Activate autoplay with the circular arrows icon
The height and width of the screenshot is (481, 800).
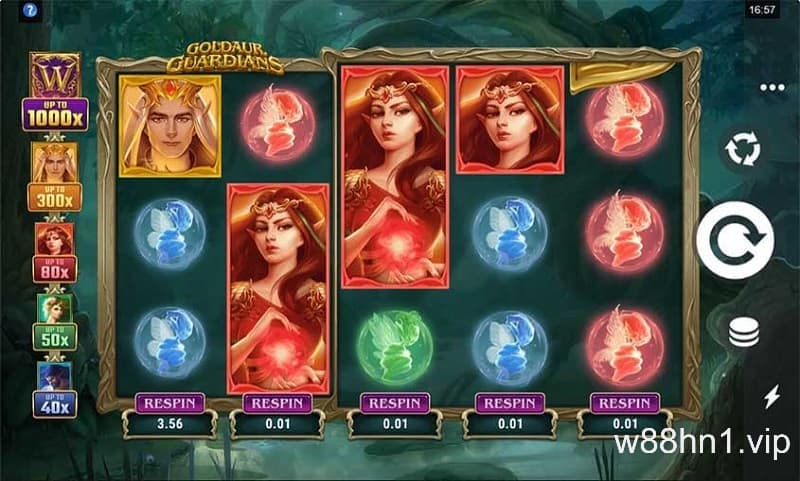coord(743,150)
